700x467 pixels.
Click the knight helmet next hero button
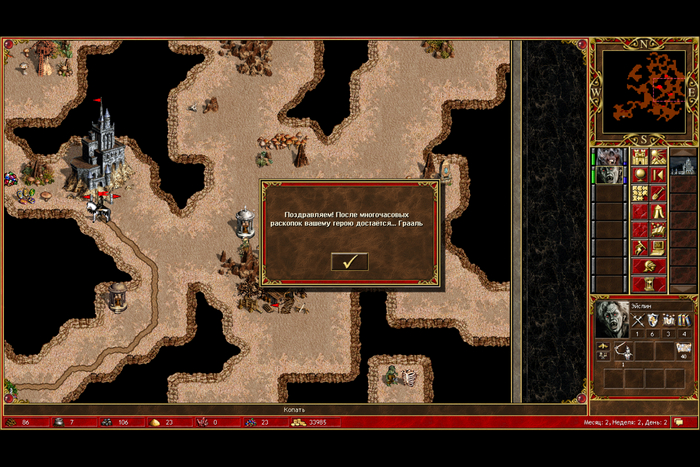(x=649, y=265)
